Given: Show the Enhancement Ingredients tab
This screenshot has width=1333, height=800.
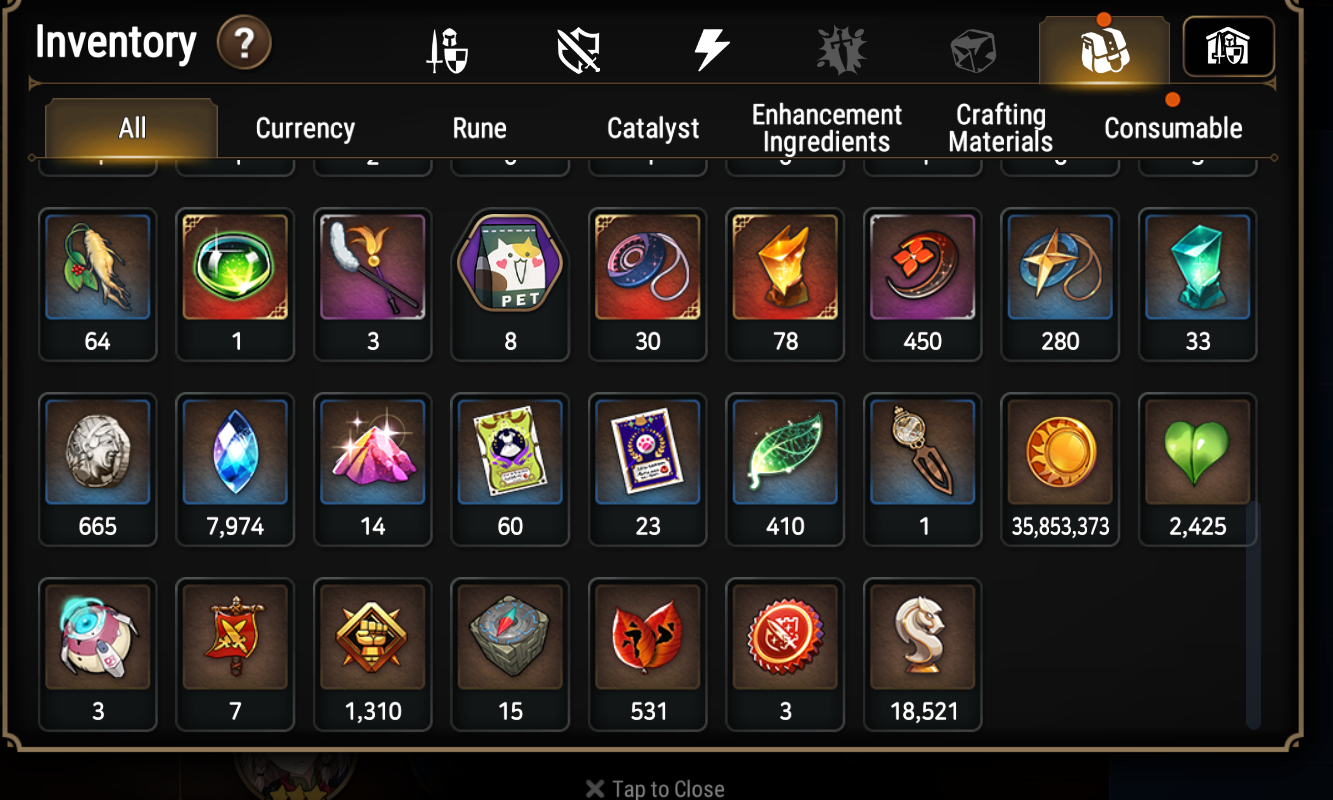Looking at the screenshot, I should click(826, 128).
